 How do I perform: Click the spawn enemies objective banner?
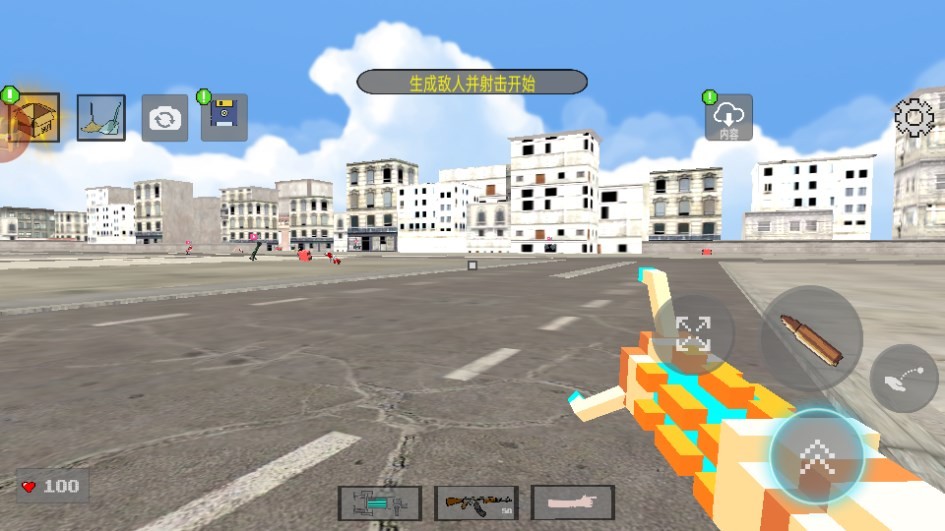click(x=472, y=82)
